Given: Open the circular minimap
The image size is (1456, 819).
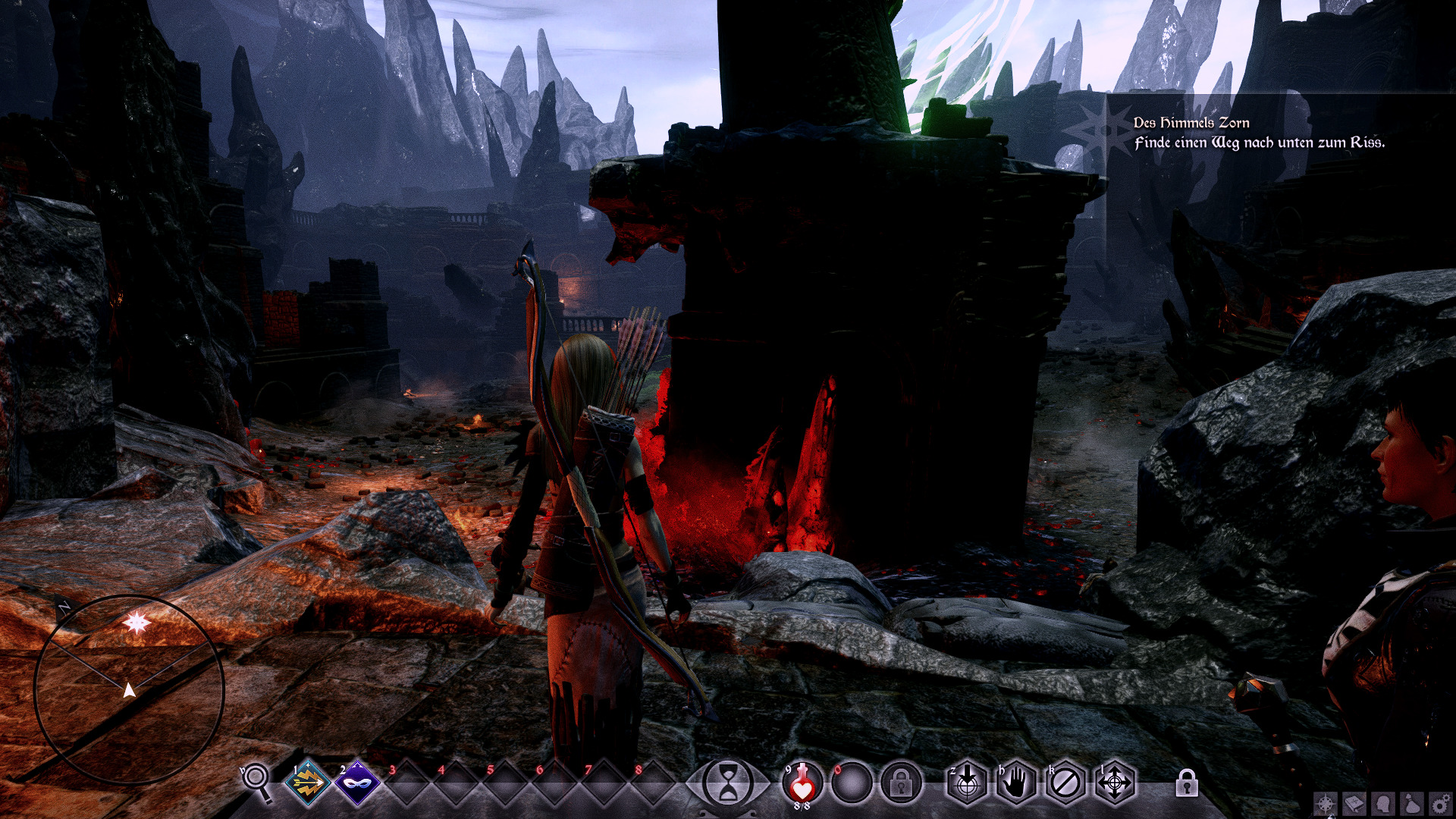Looking at the screenshot, I should pos(129,689).
